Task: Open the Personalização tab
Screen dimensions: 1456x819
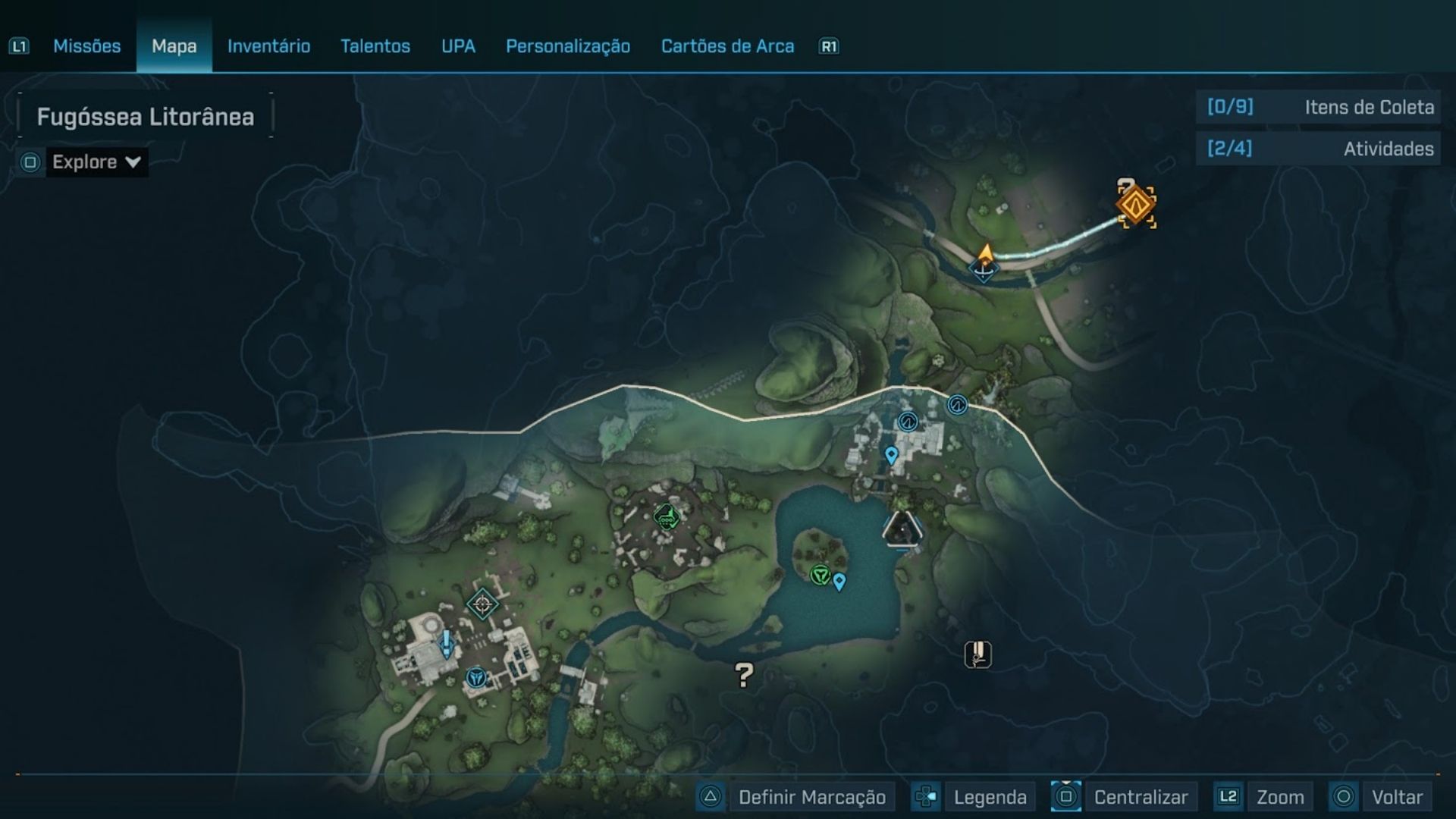Action: (x=568, y=46)
